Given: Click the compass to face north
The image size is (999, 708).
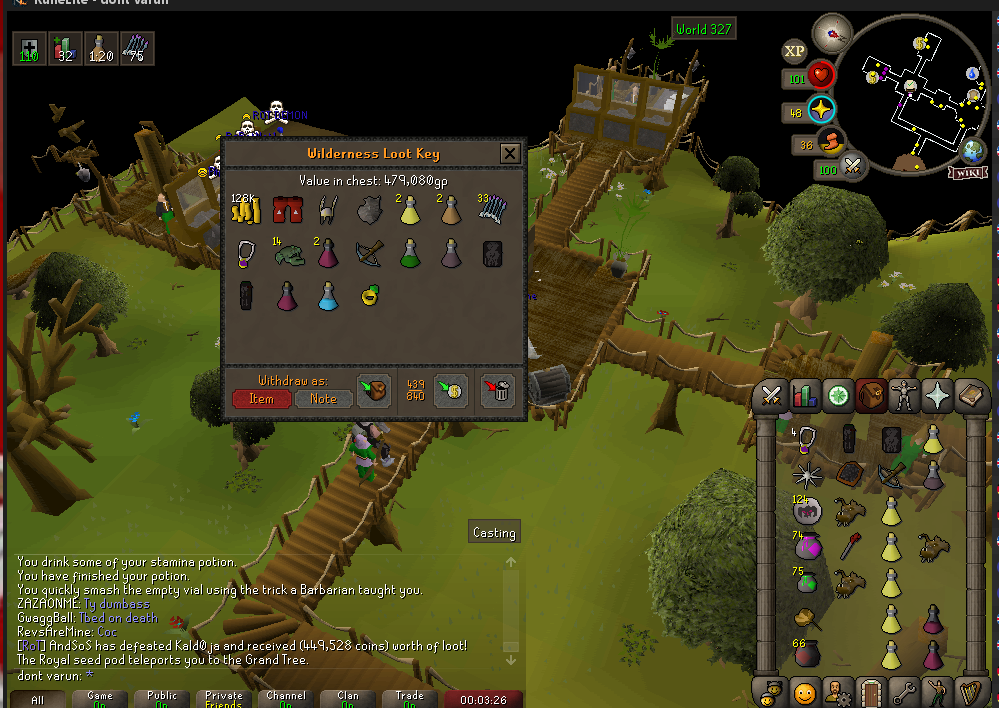Looking at the screenshot, I should click(x=831, y=34).
